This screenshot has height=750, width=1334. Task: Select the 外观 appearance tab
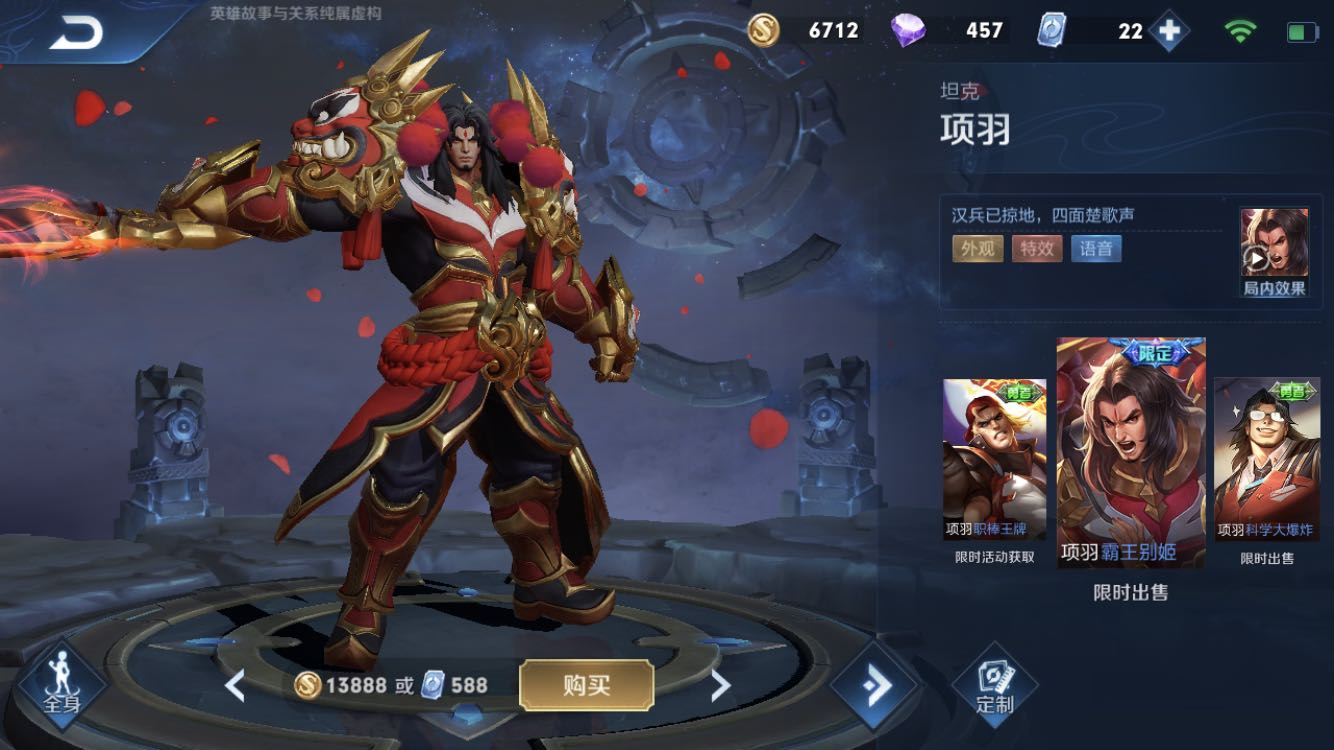[x=976, y=248]
